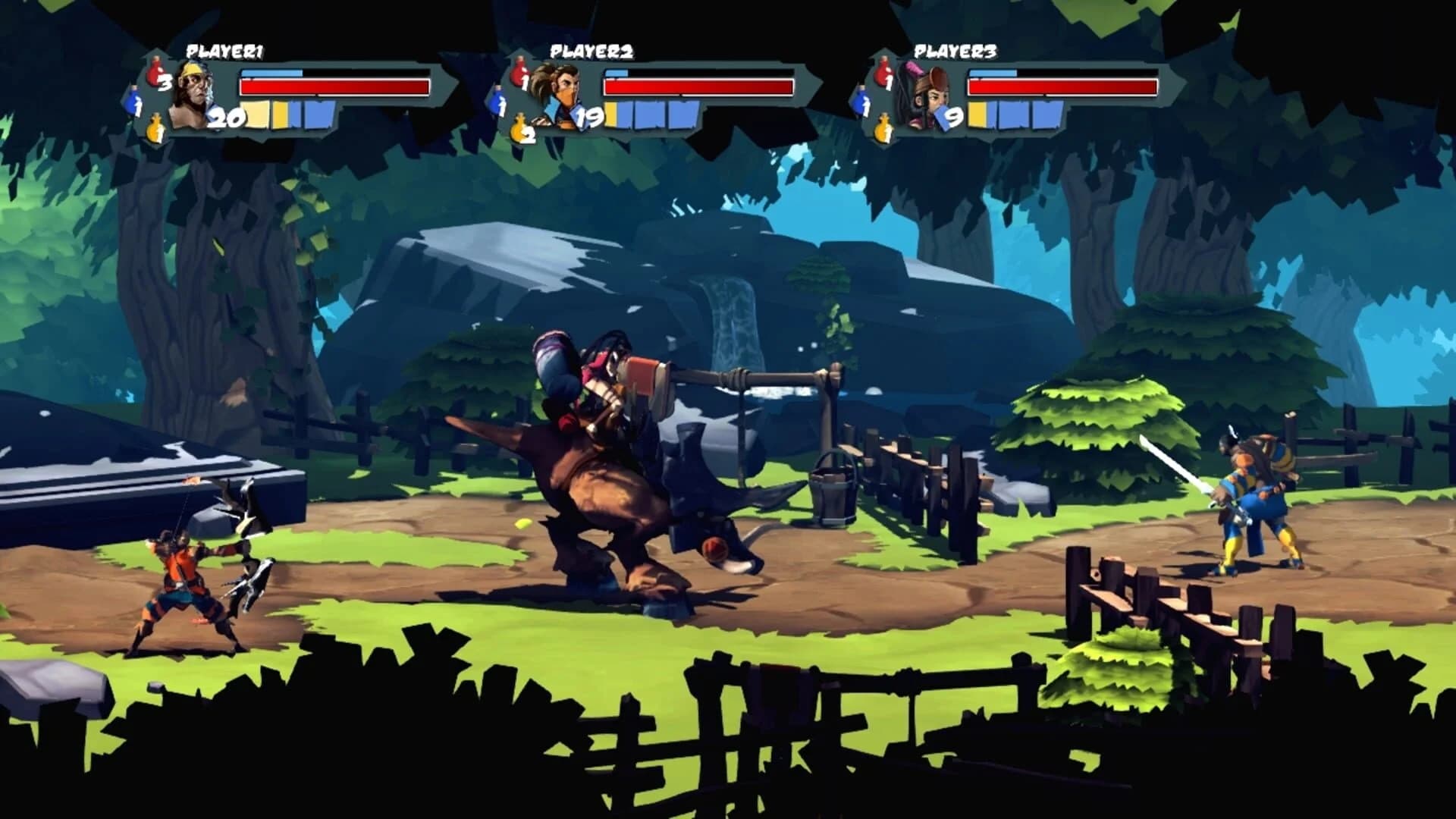The width and height of the screenshot is (1456, 819).
Task: Select the PLAYER3 name label
Action: pyautogui.click(x=955, y=52)
